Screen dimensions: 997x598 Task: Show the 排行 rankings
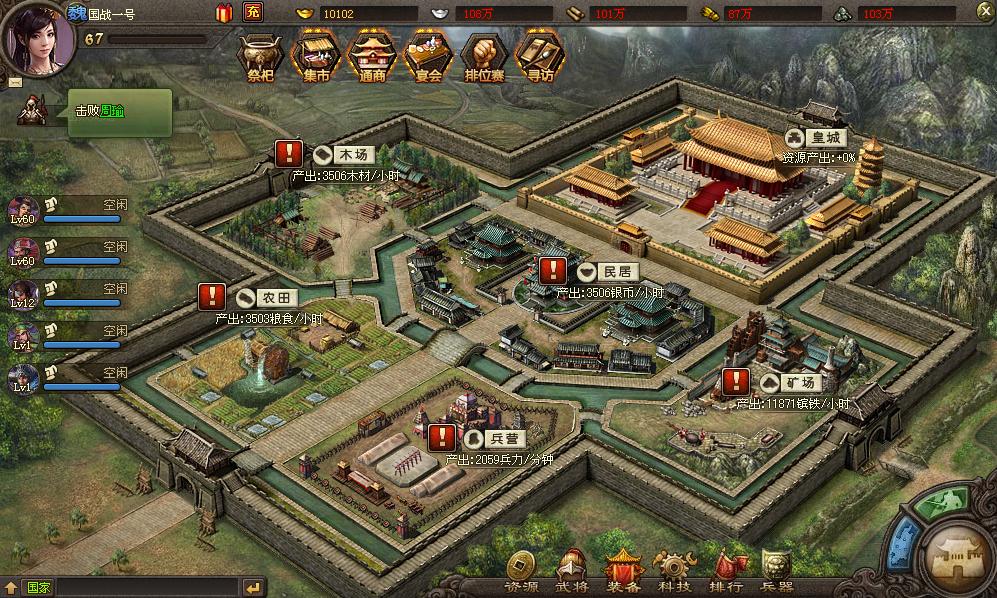click(725, 571)
